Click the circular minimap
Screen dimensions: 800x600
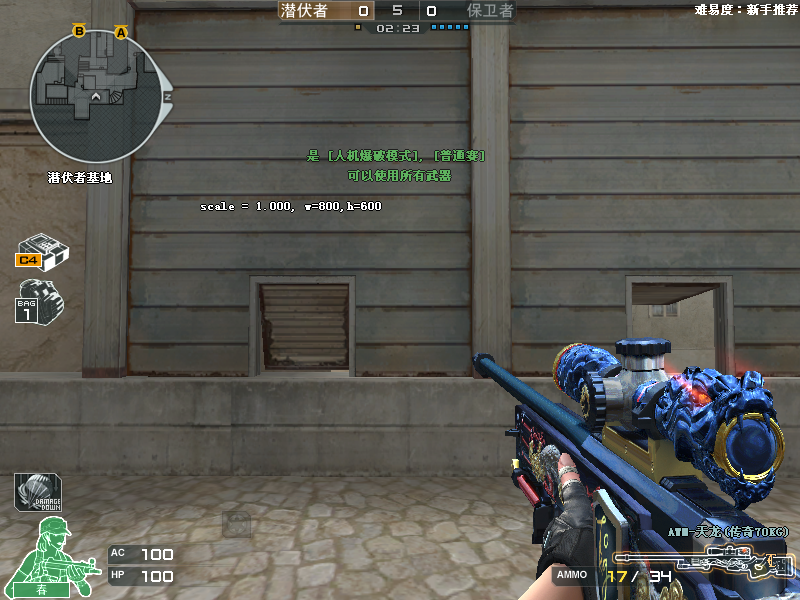(96, 95)
